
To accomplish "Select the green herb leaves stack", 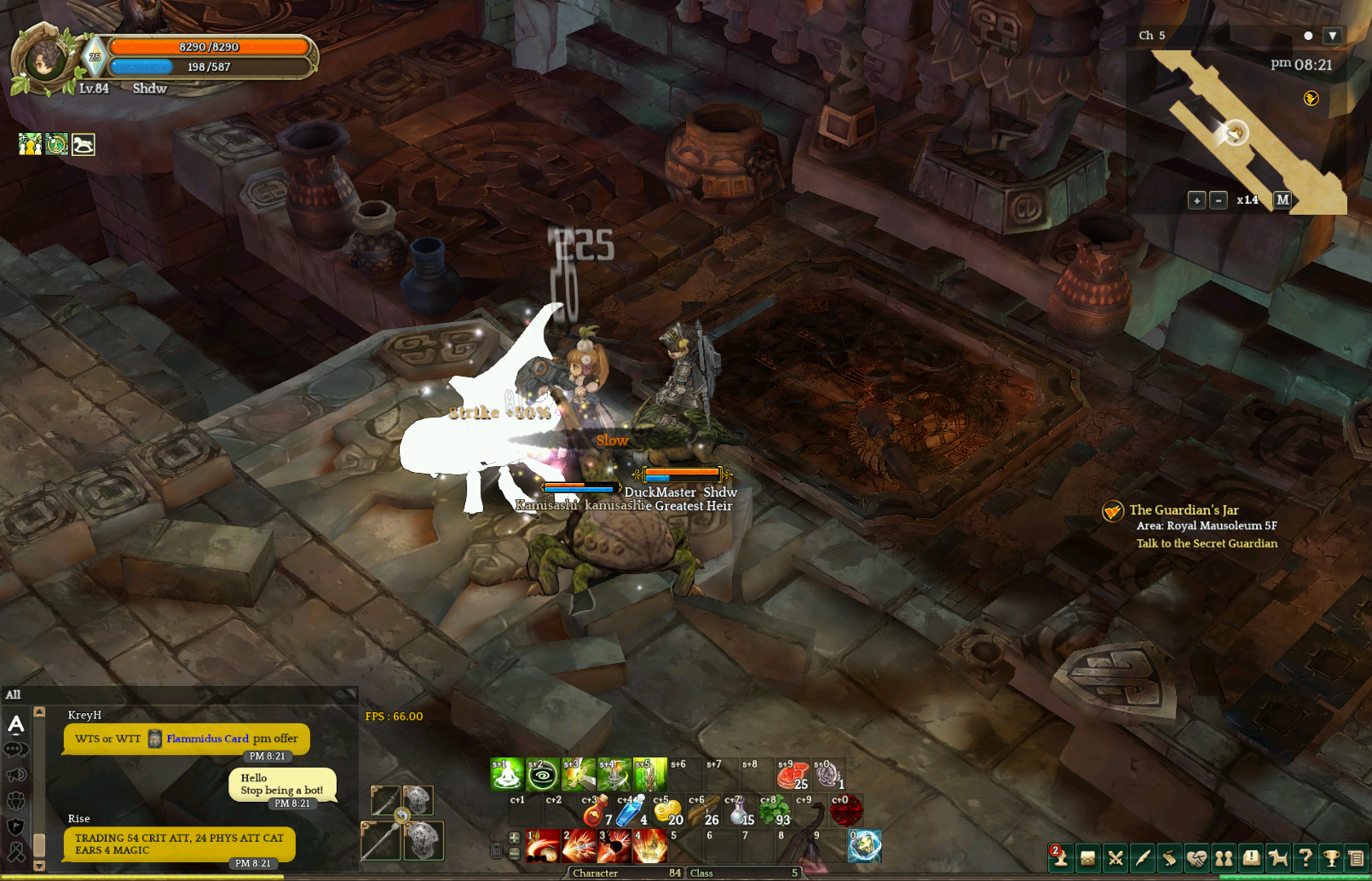I will pyautogui.click(x=774, y=811).
